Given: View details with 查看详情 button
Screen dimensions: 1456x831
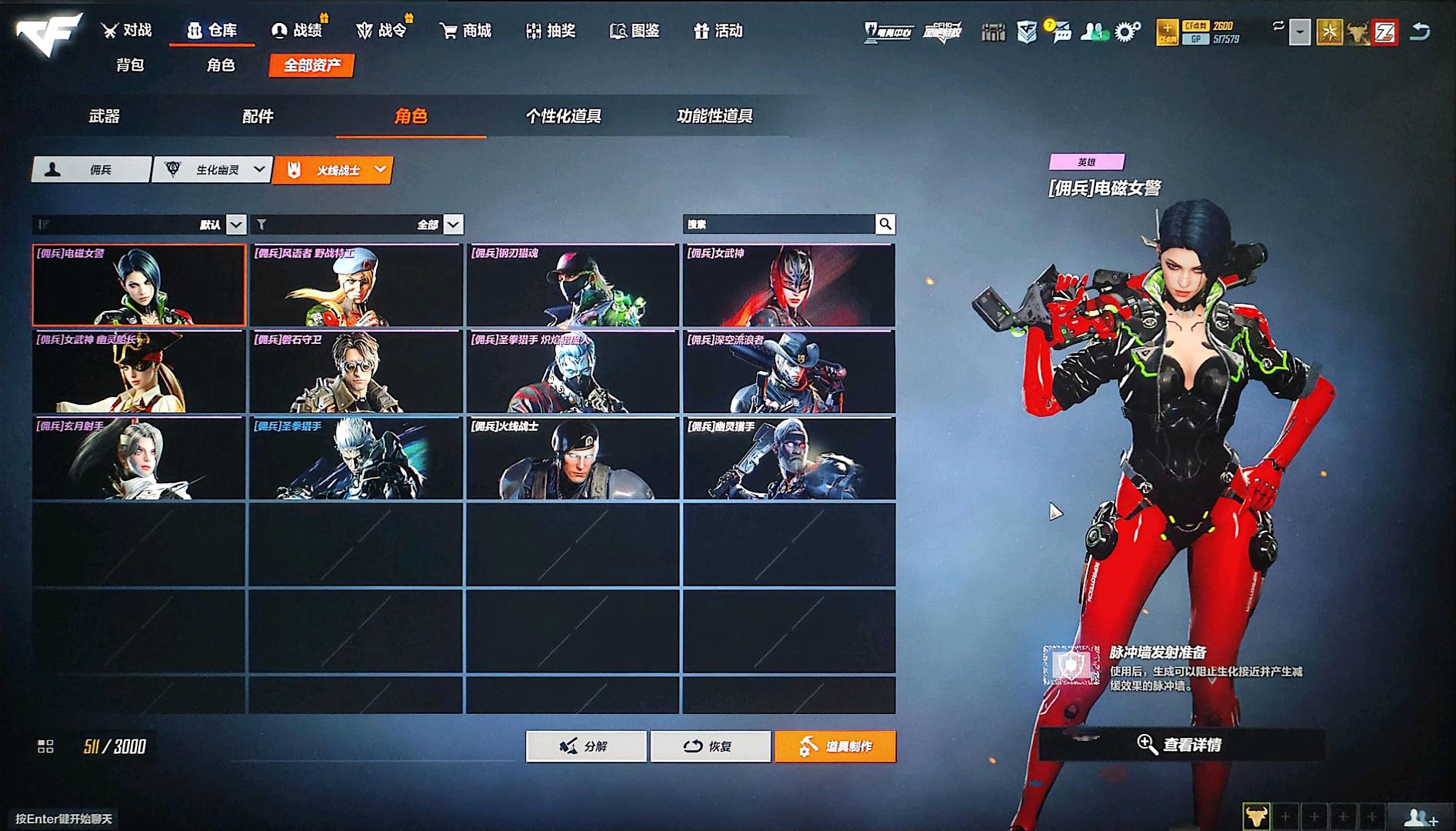Looking at the screenshot, I should coord(1181,744).
